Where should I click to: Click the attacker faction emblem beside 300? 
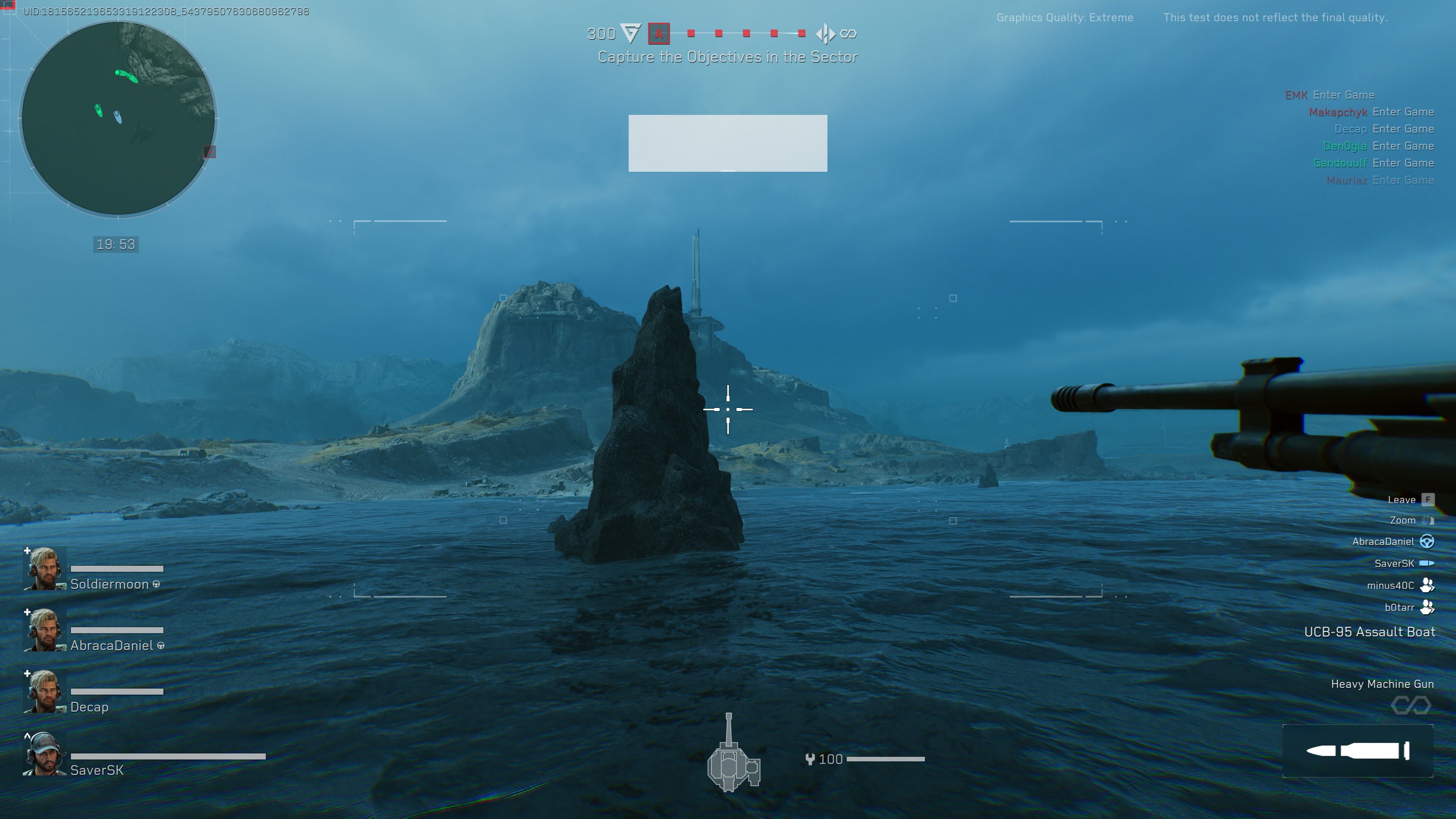(630, 33)
